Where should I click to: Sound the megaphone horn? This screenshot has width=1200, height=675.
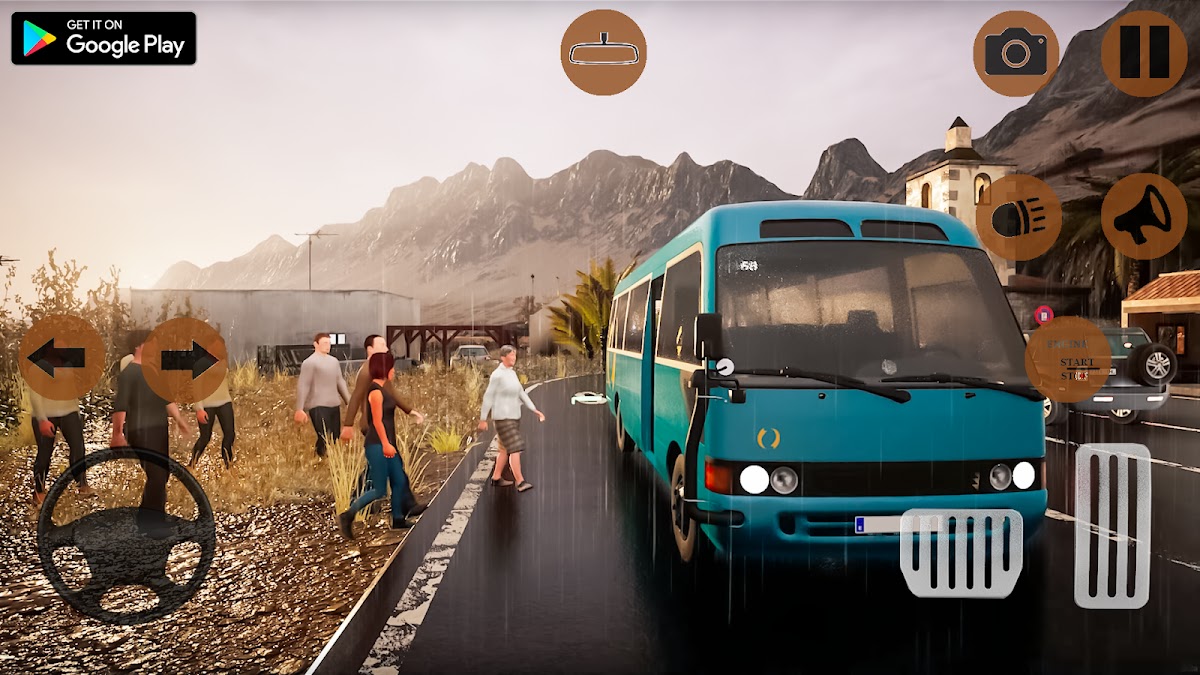(1144, 217)
